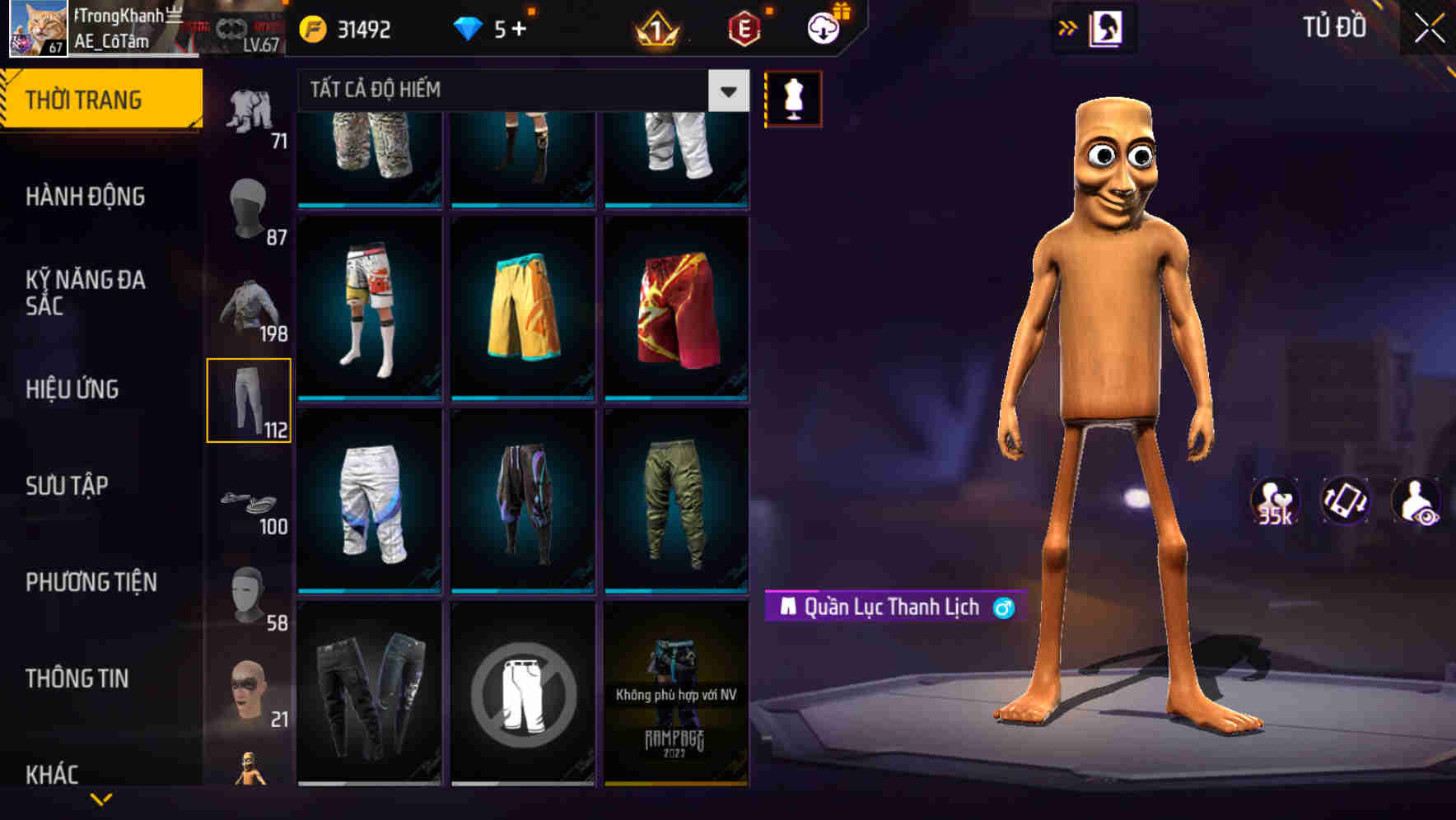Click the mannequin try-on icon above the item list
Viewport: 1456px width, 820px height.
[793, 97]
